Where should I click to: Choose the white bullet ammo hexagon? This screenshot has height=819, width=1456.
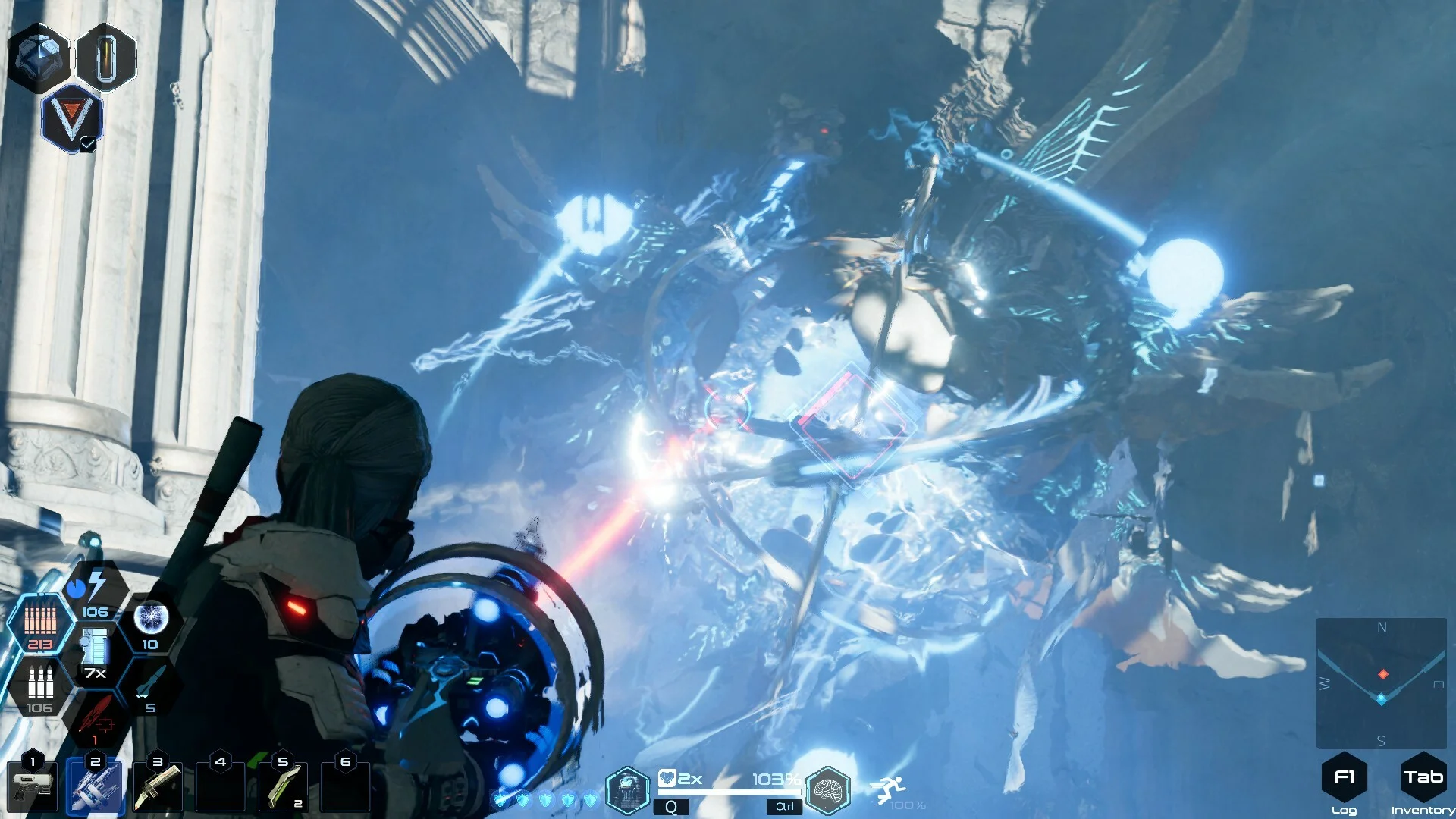[x=39, y=687]
